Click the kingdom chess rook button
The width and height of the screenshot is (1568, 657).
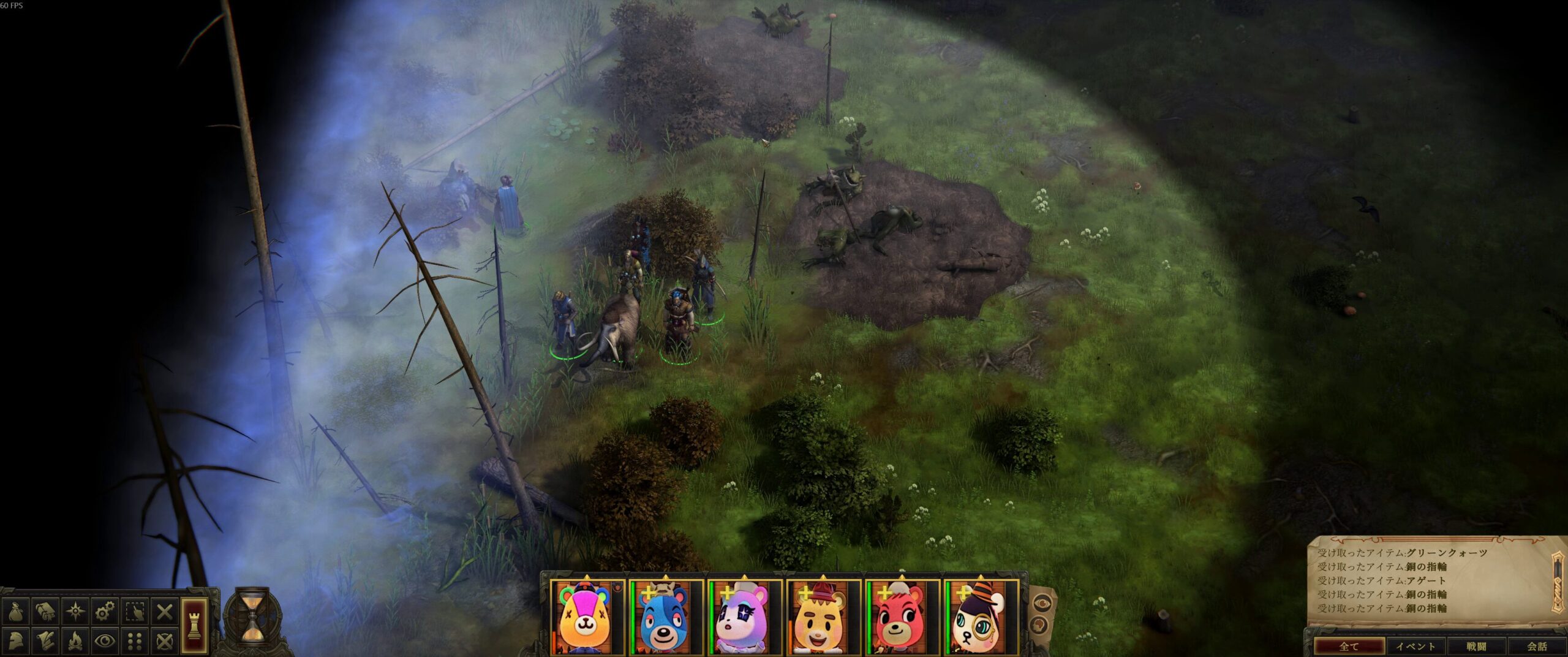coord(195,625)
